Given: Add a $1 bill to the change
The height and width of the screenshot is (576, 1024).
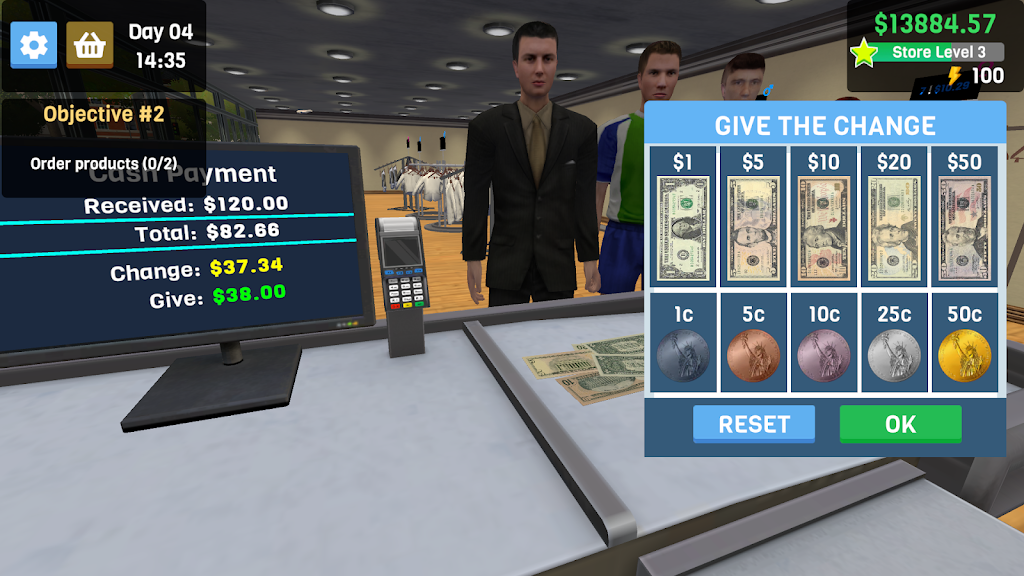Looking at the screenshot, I should [683, 228].
